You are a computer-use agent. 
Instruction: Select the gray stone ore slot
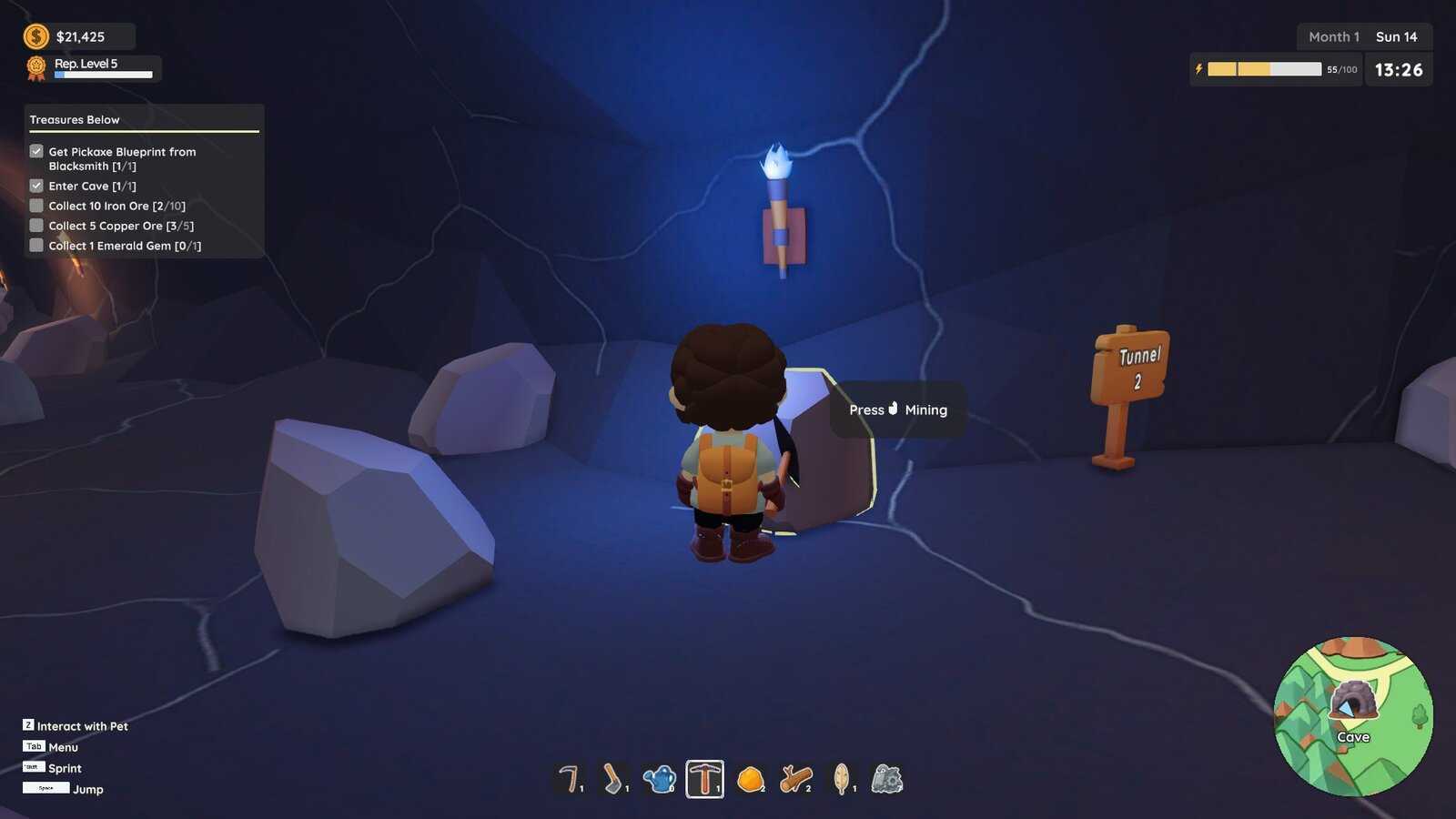pos(887,779)
